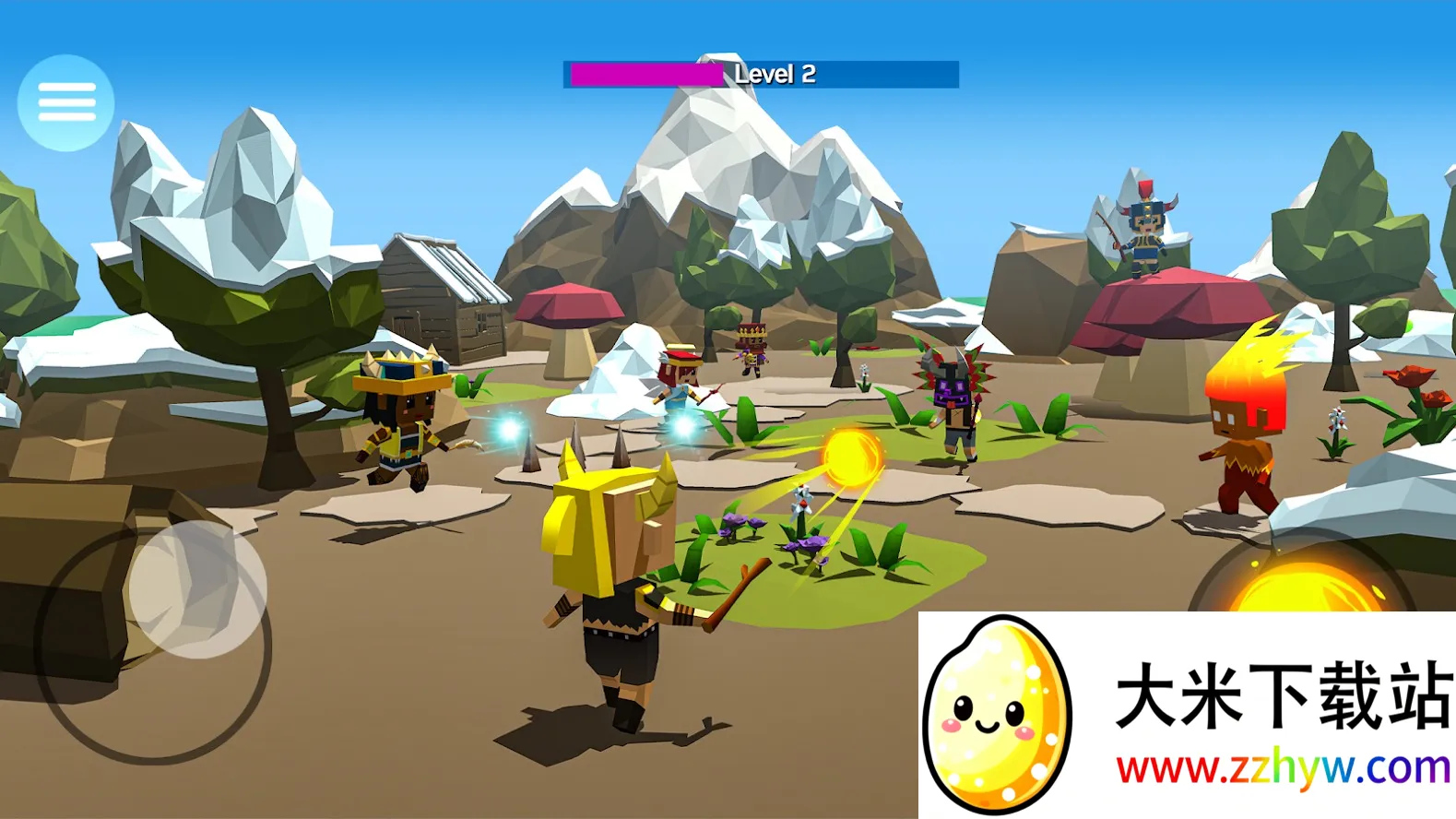Open the hamburger menu button
This screenshot has width=1456, height=819.
[x=65, y=102]
